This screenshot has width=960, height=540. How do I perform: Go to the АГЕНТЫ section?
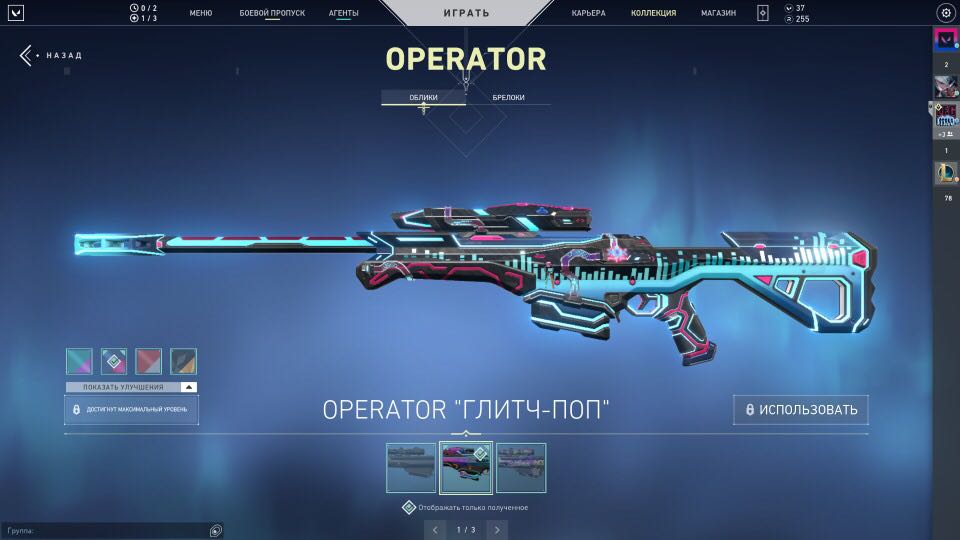point(343,13)
